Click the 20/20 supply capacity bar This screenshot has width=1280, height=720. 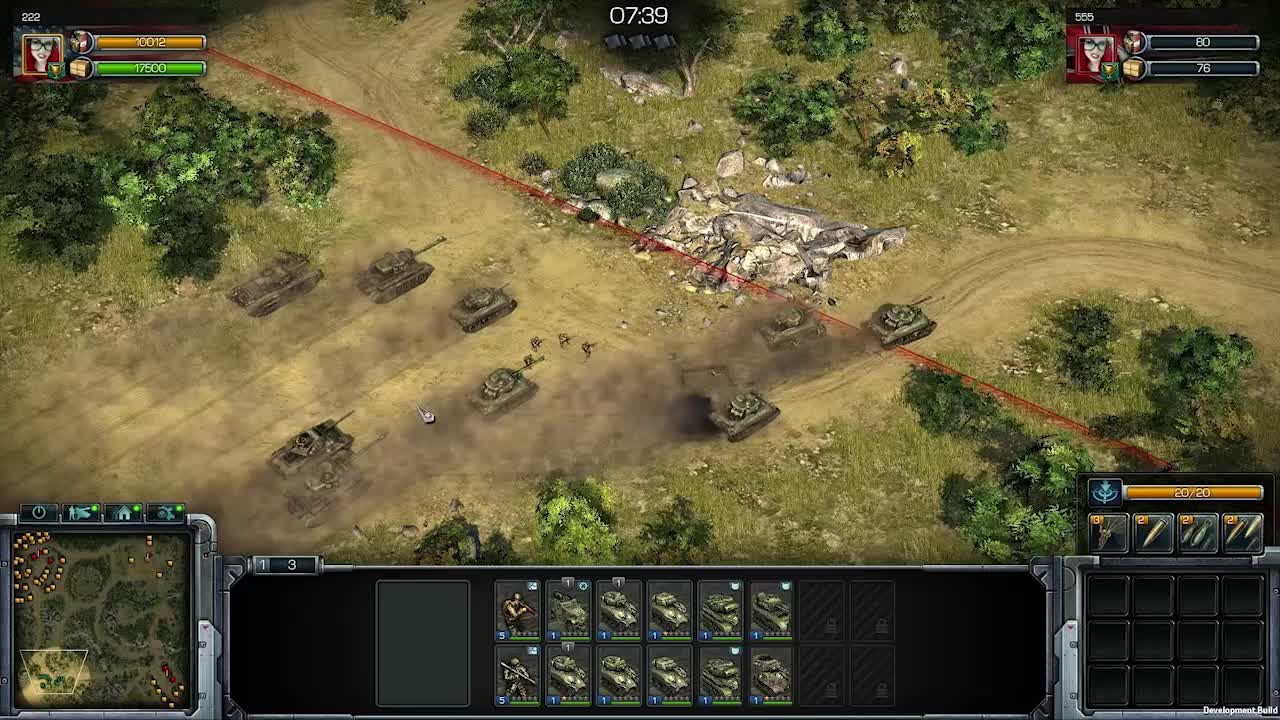[x=1192, y=491]
